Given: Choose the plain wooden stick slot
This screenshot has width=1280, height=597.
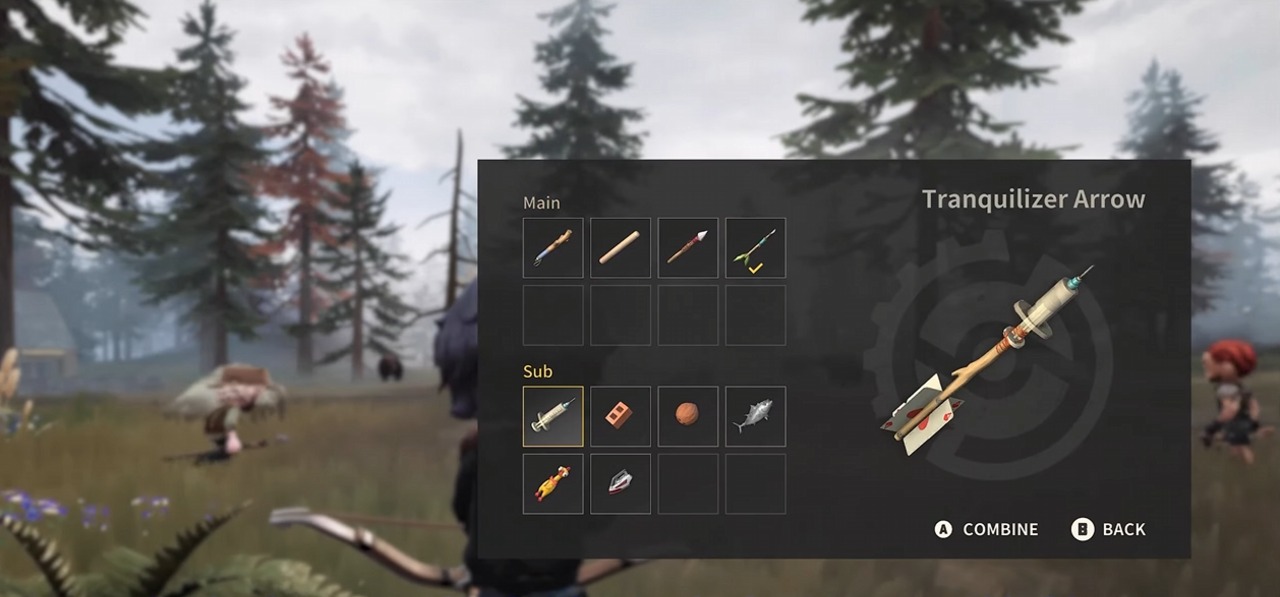Looking at the screenshot, I should 620,248.
